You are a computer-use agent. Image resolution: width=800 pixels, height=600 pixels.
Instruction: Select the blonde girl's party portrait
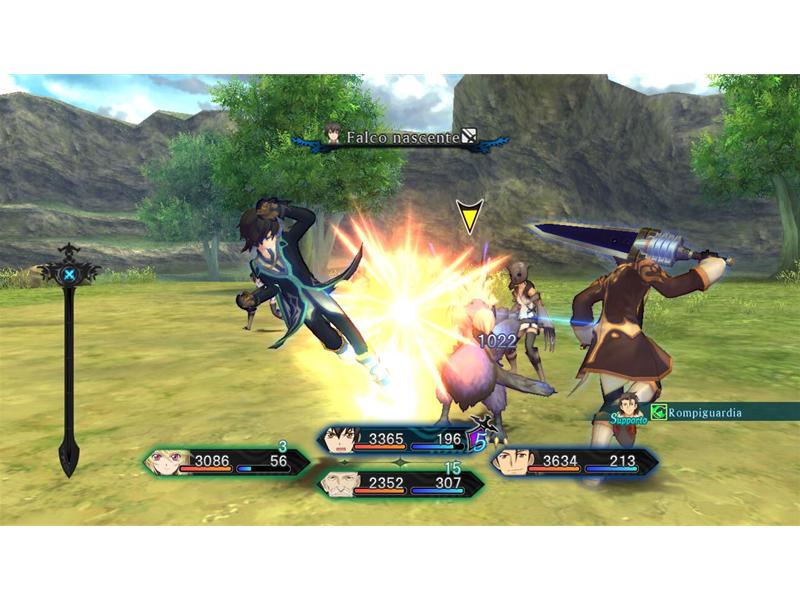(x=166, y=461)
